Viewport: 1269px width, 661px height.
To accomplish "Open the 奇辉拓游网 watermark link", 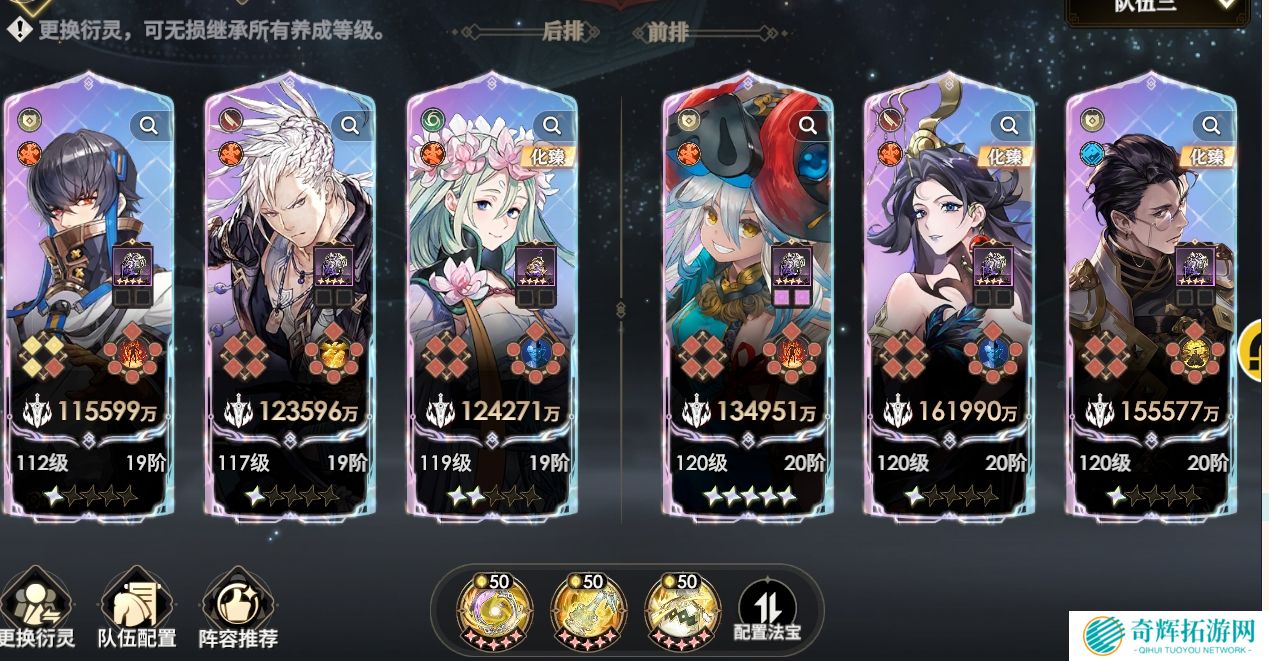I will (x=1169, y=635).
